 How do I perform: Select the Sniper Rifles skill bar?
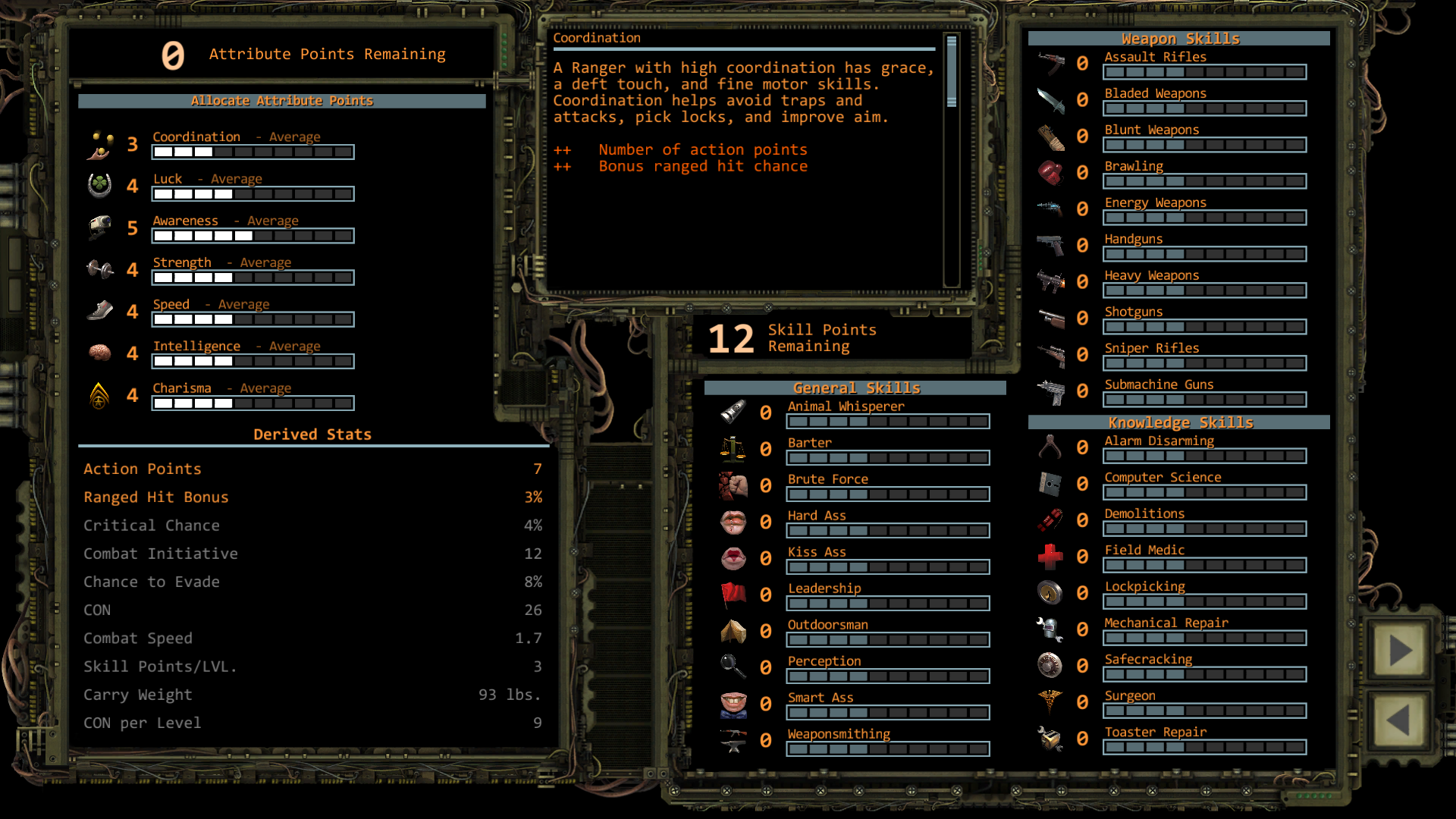(x=1204, y=363)
